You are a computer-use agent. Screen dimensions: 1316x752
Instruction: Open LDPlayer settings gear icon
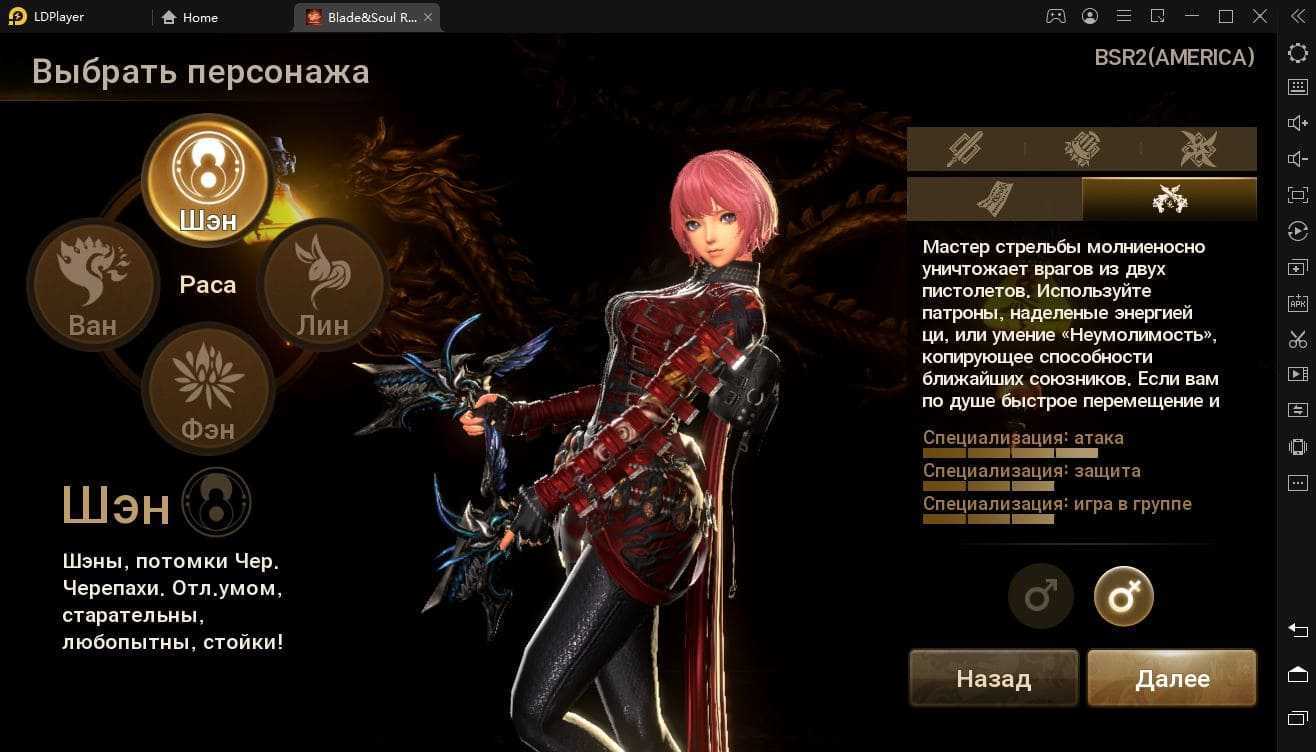[1297, 52]
